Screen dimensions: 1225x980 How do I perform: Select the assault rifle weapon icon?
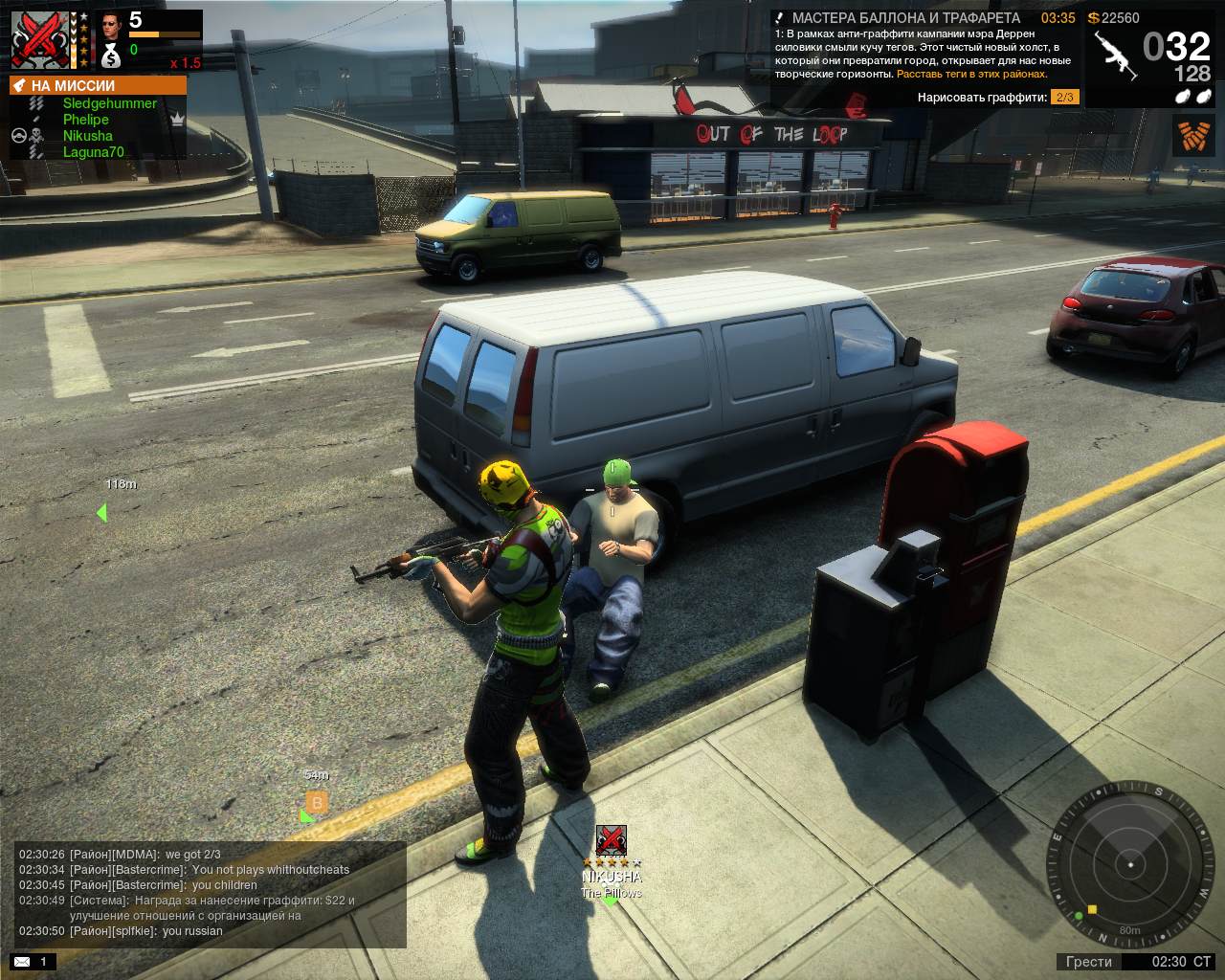[1115, 56]
